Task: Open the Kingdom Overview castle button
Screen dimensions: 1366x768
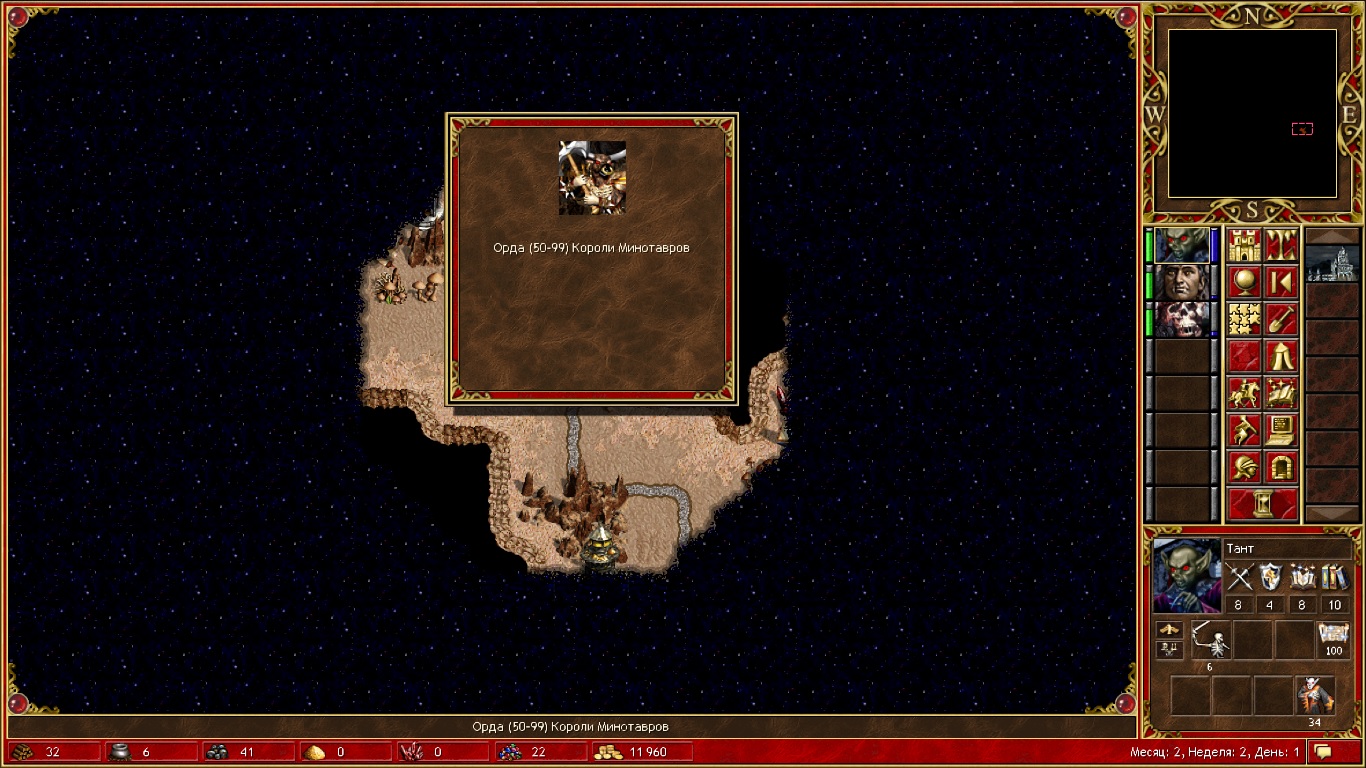Action: point(1244,246)
